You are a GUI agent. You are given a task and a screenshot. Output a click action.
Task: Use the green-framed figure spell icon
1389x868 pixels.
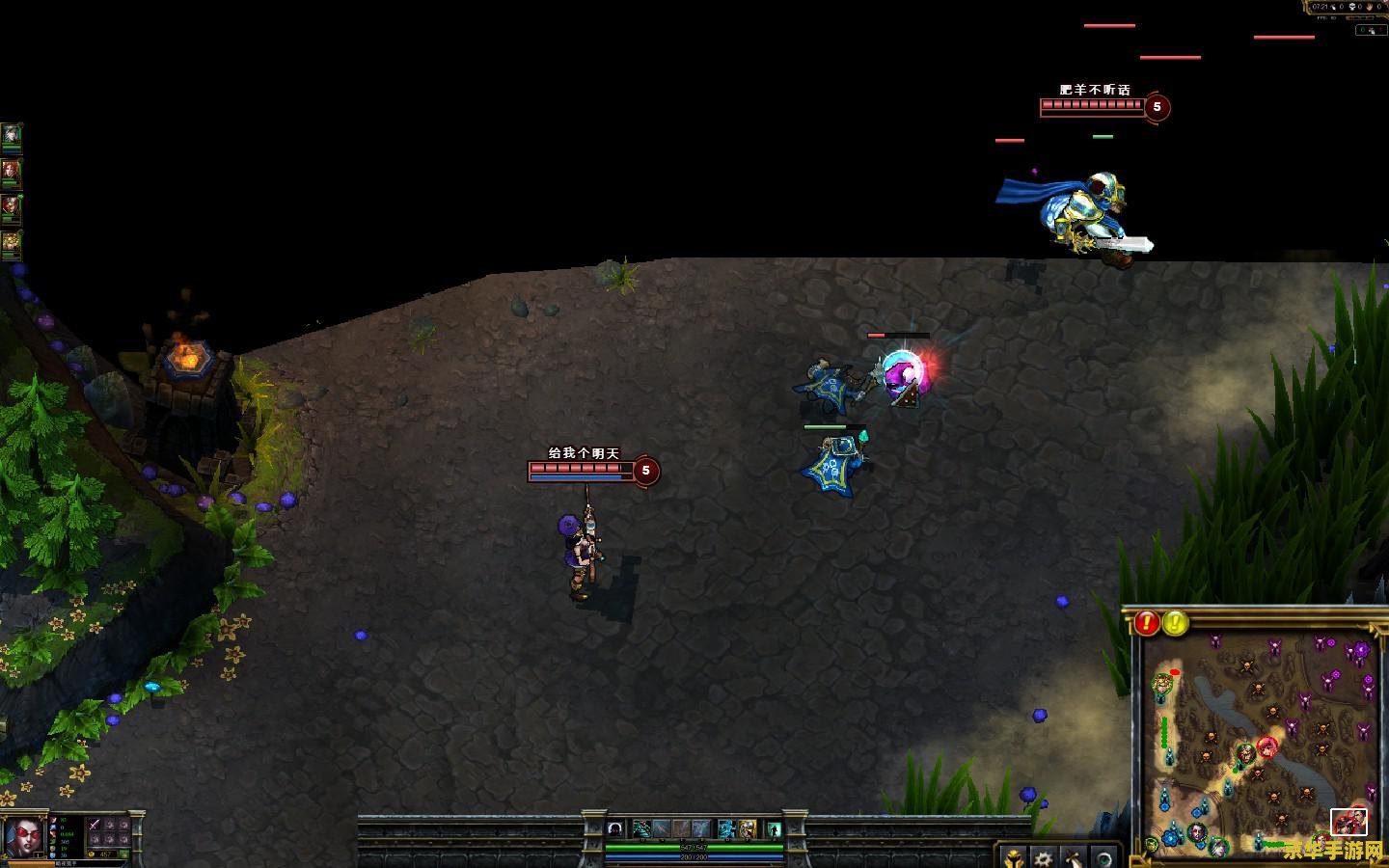tap(773, 828)
